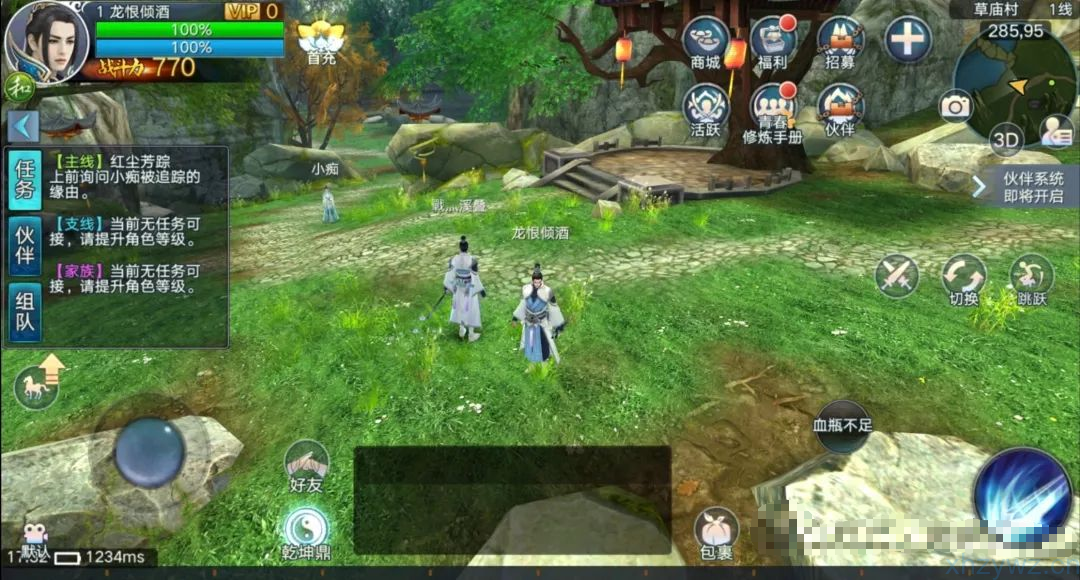The height and width of the screenshot is (580, 1080).
Task: Click the camera screenshot button
Action: pos(956,106)
